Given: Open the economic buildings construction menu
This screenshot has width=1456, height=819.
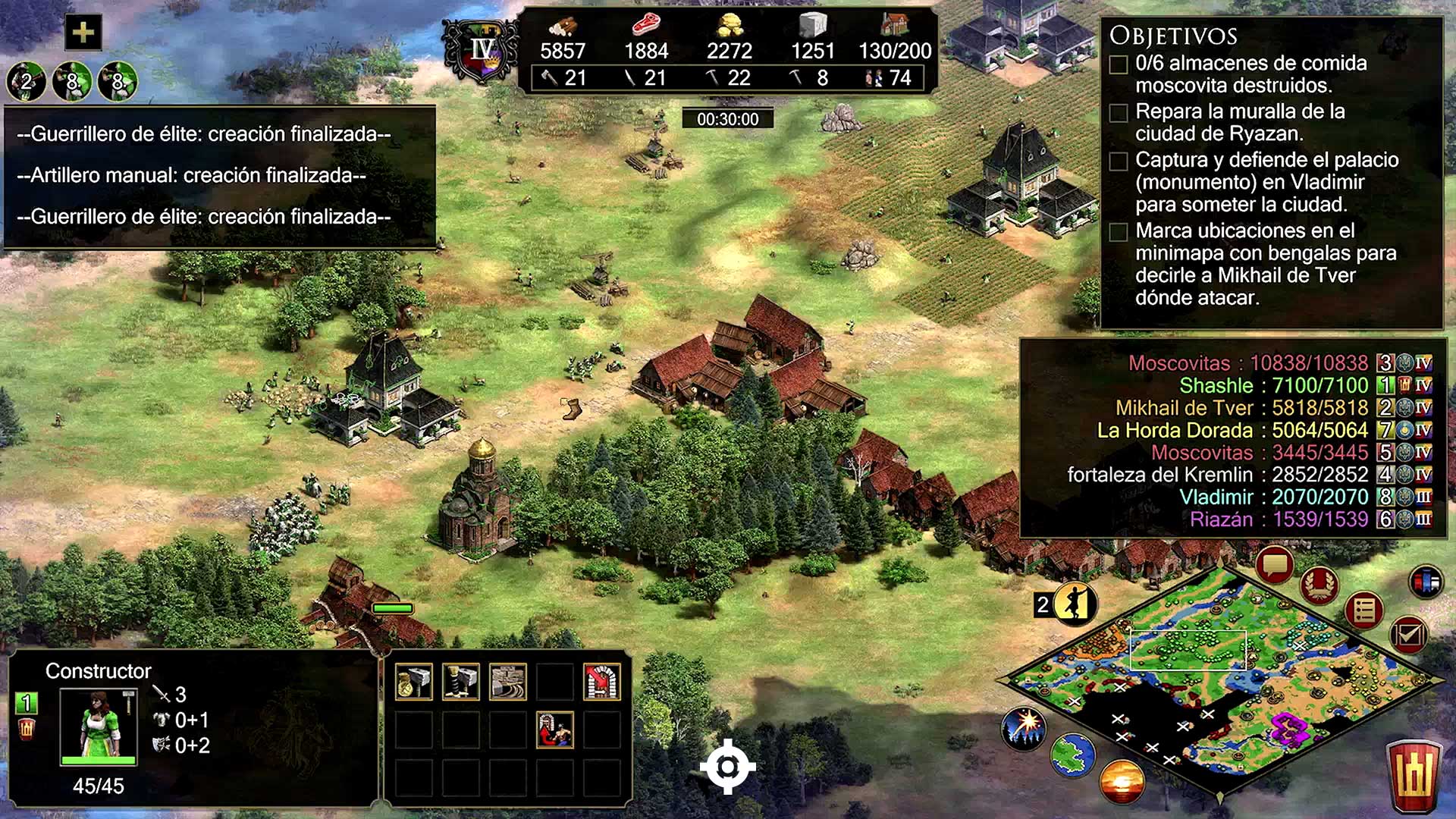Looking at the screenshot, I should (414, 682).
